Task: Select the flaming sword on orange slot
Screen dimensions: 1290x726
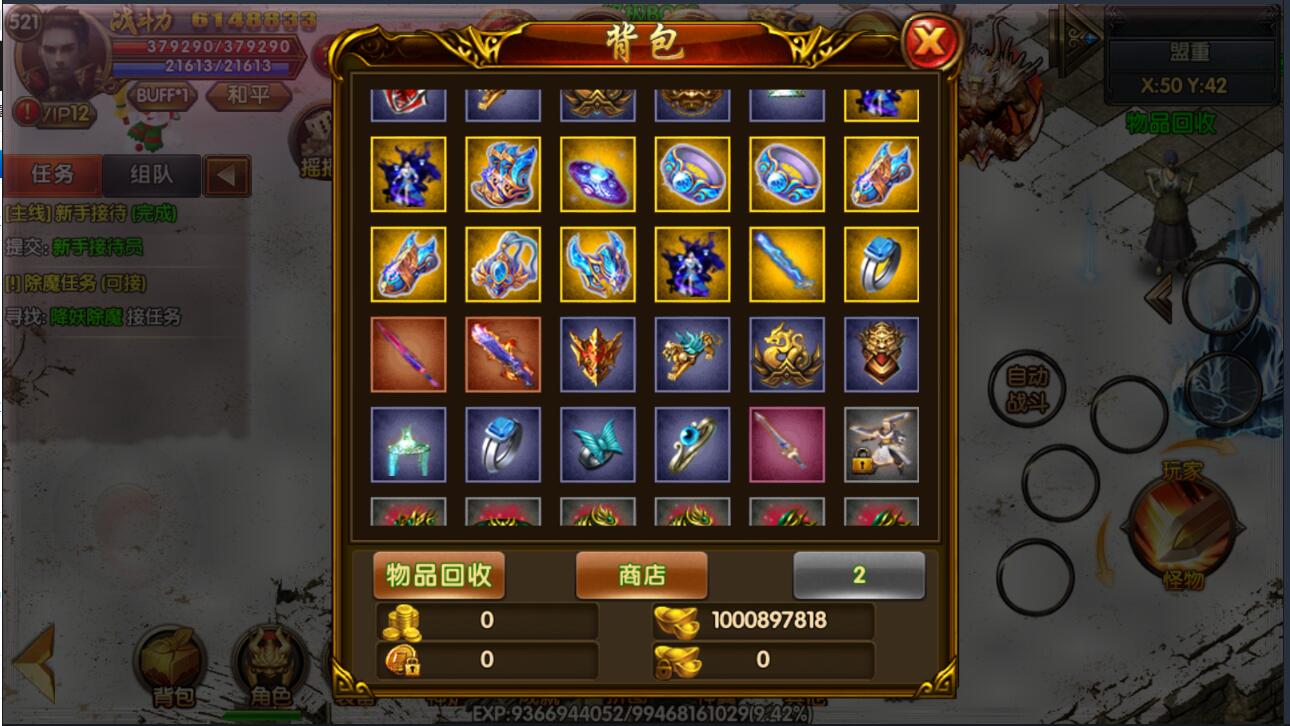Action: [x=503, y=354]
